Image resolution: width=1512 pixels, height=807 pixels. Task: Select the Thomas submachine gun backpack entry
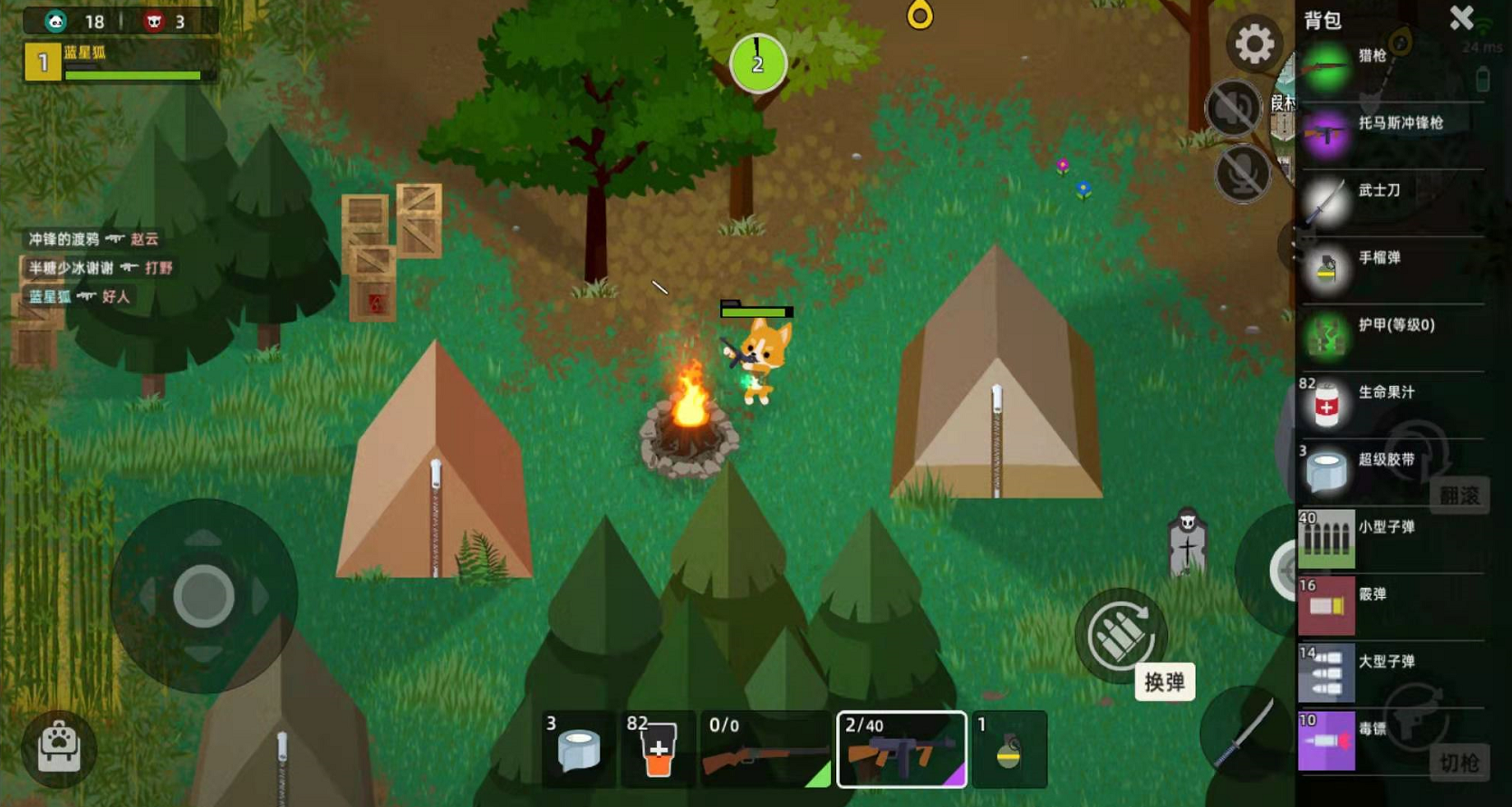pyautogui.click(x=1391, y=135)
